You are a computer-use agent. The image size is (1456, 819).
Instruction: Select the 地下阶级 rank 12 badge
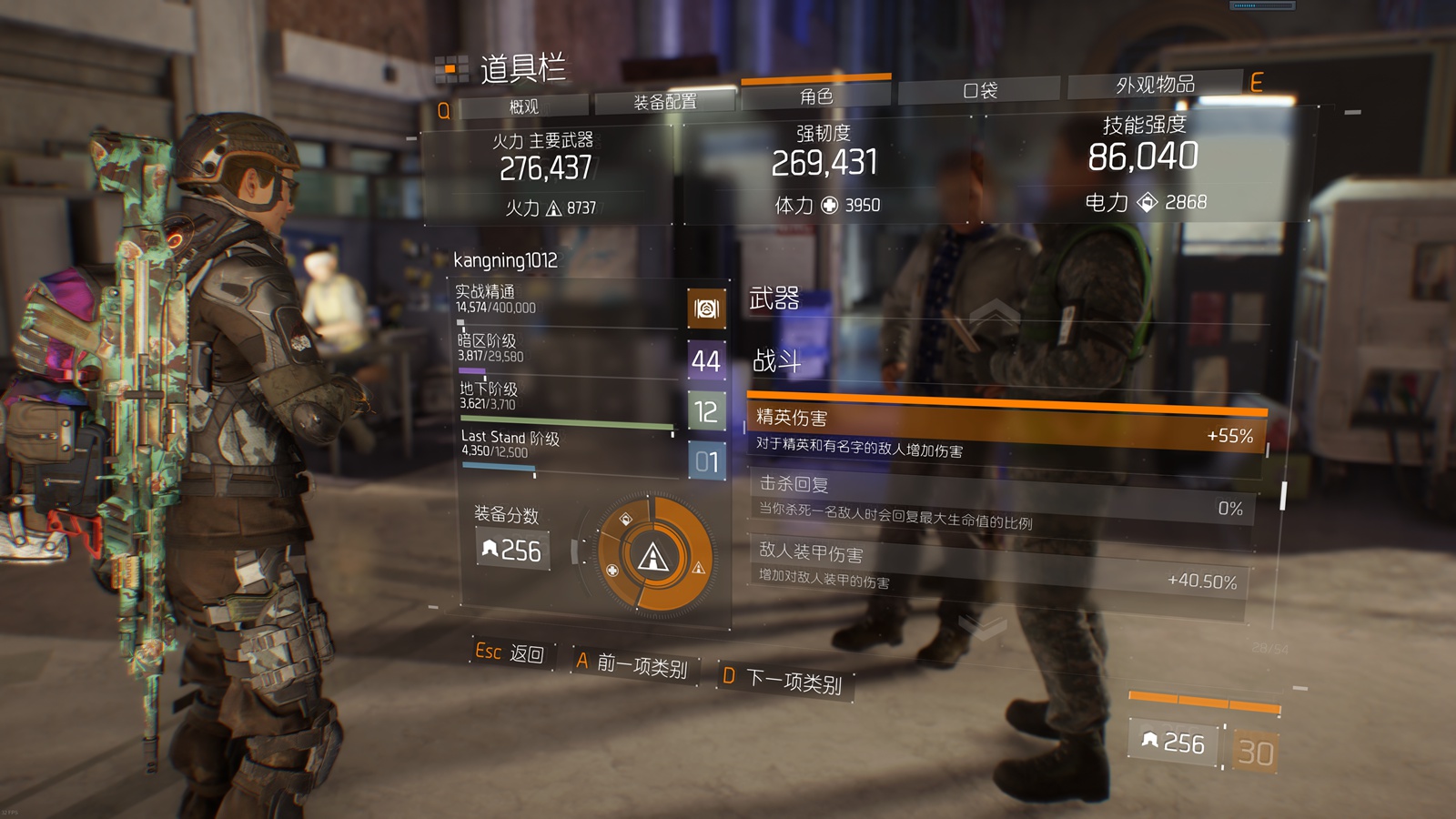(x=706, y=411)
